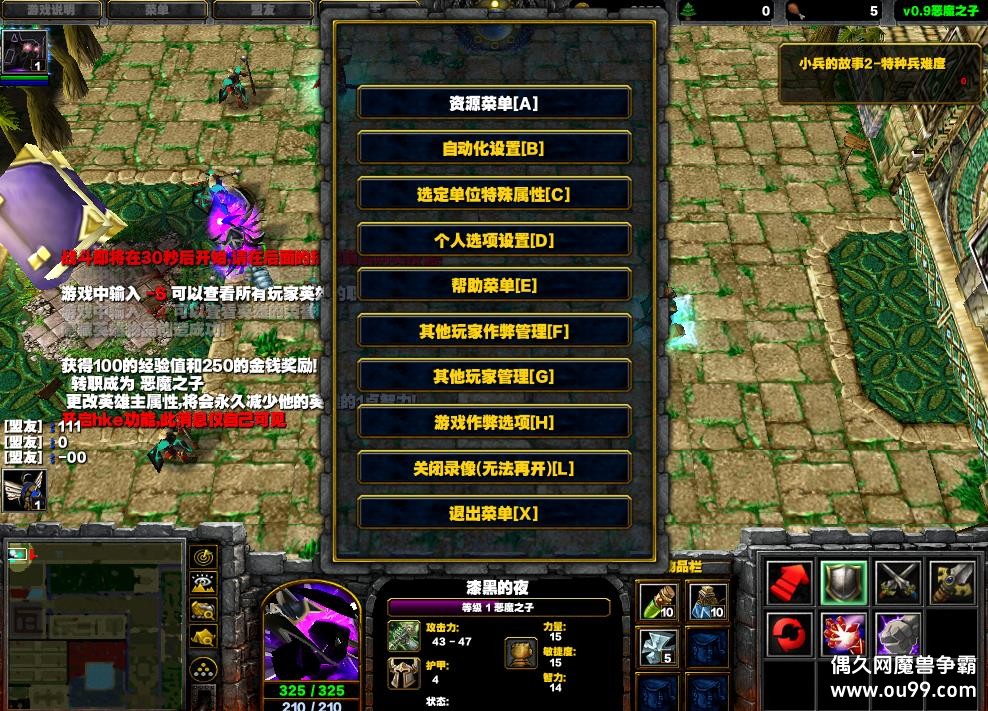Exit the menu via 退出菜单[X]
The image size is (988, 711).
tap(494, 513)
